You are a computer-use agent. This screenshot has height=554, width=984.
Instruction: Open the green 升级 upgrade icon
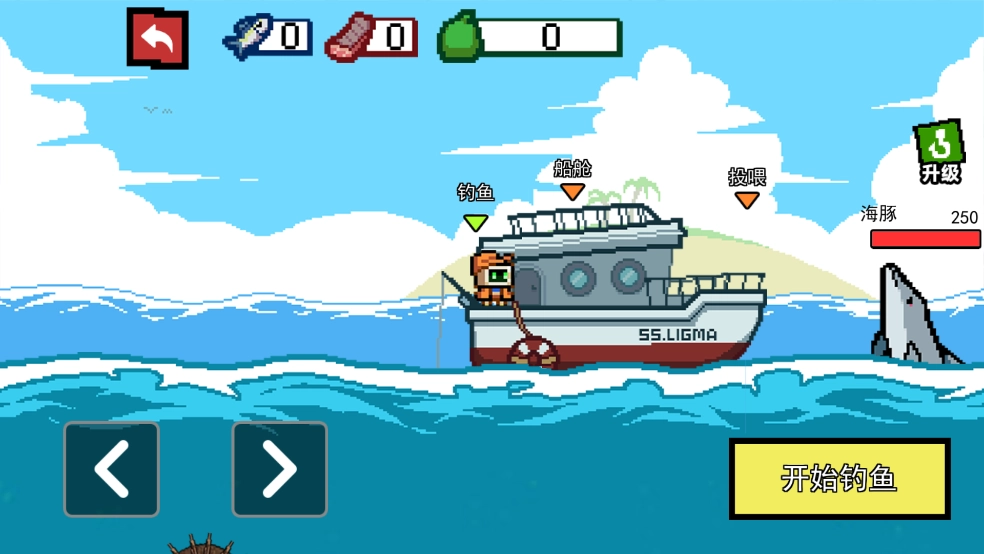pyautogui.click(x=939, y=152)
